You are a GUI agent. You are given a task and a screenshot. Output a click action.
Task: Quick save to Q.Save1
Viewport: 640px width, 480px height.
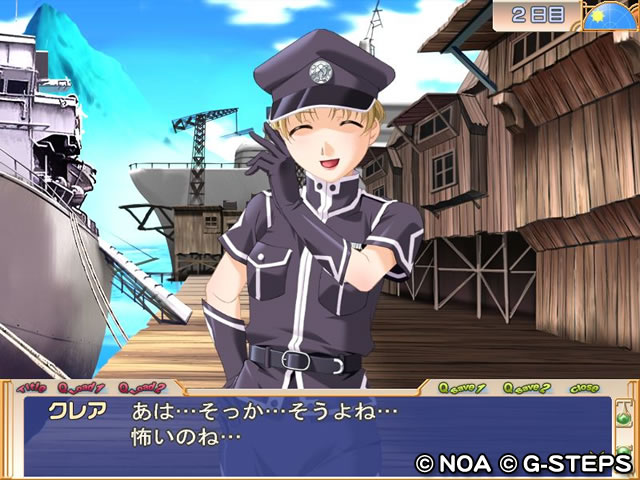(467, 387)
